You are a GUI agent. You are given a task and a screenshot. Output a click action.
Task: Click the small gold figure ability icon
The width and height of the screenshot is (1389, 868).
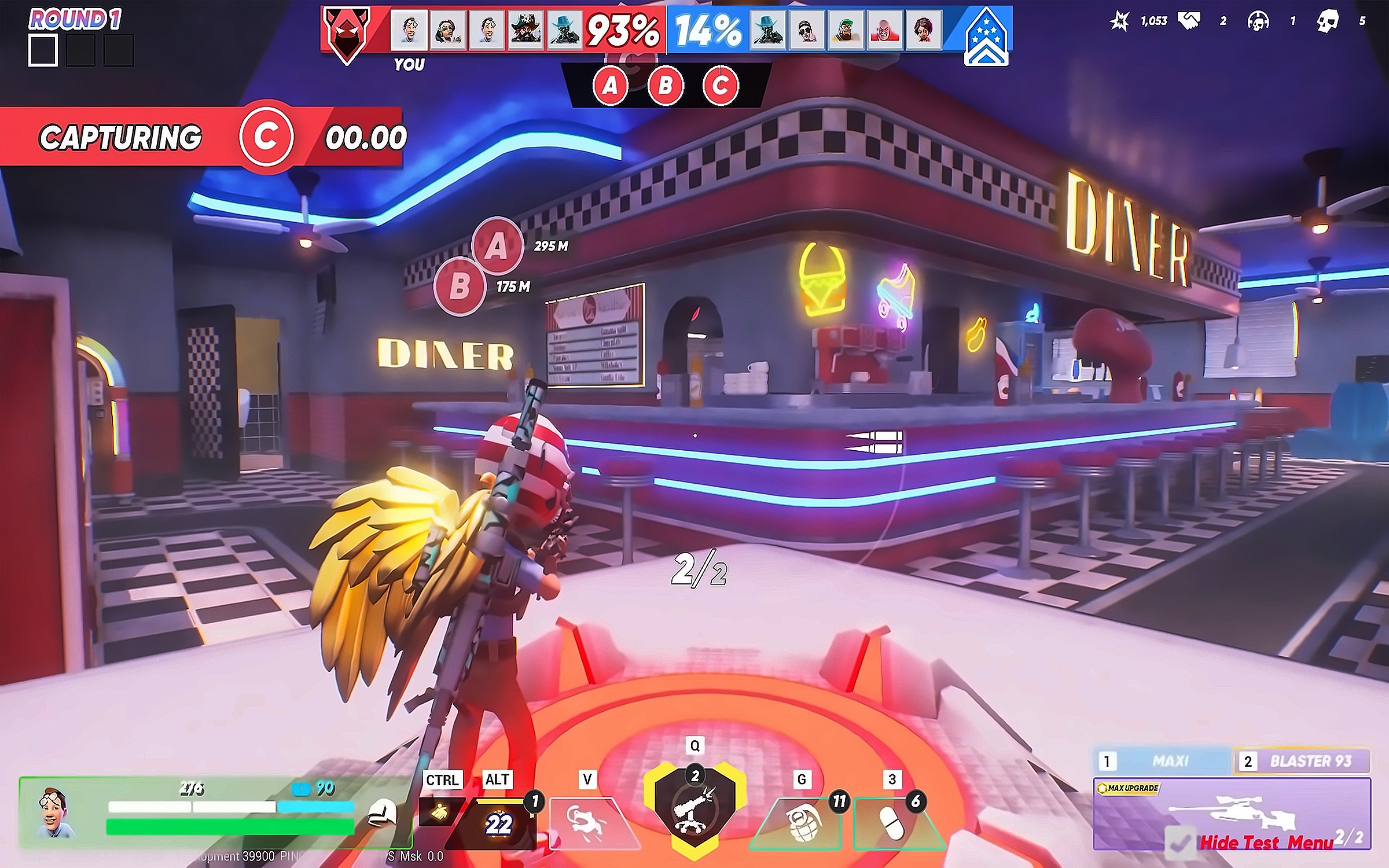click(x=441, y=813)
